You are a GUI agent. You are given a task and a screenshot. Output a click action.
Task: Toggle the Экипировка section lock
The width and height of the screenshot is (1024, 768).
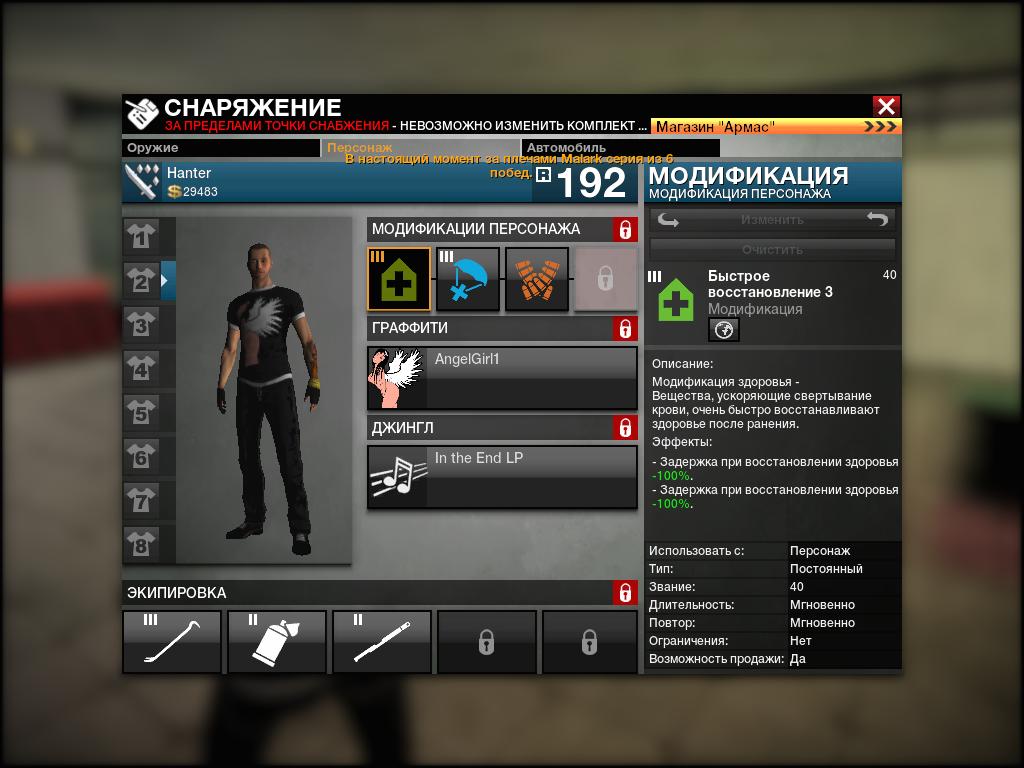click(x=625, y=593)
